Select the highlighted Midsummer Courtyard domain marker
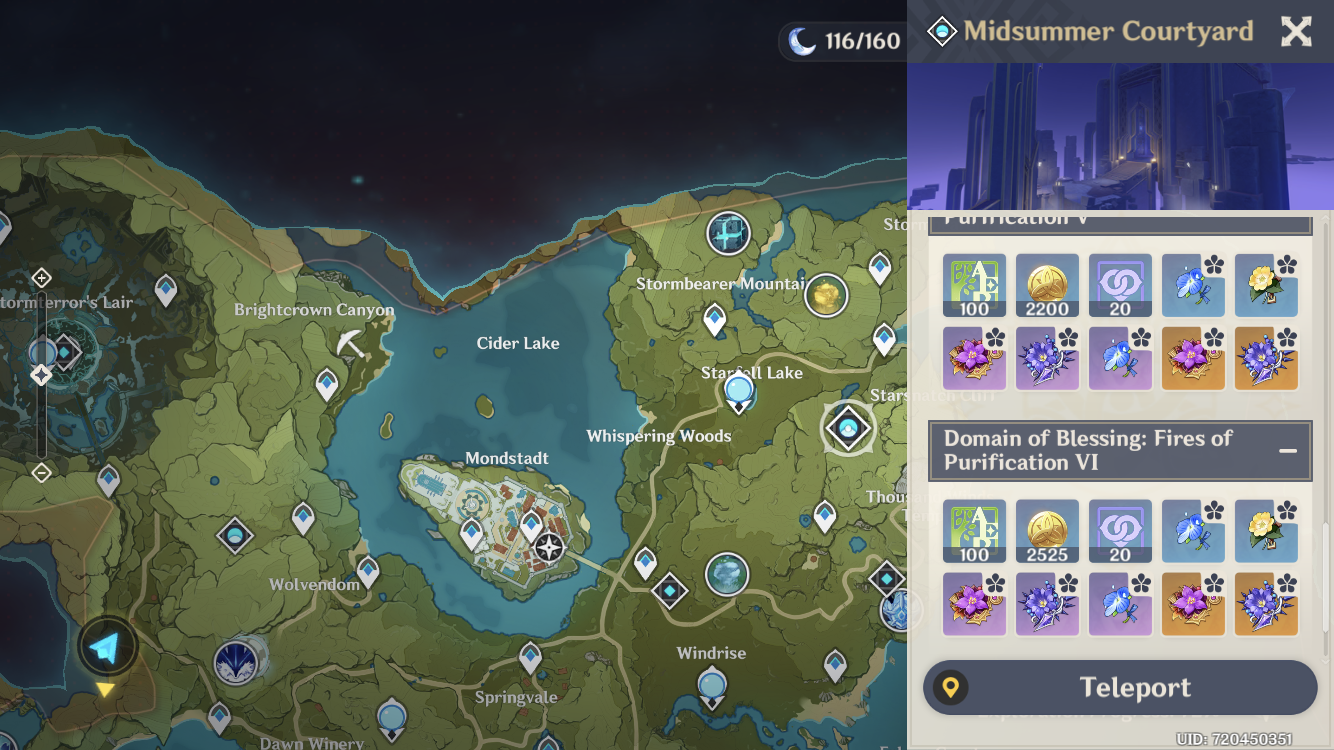 [x=848, y=428]
